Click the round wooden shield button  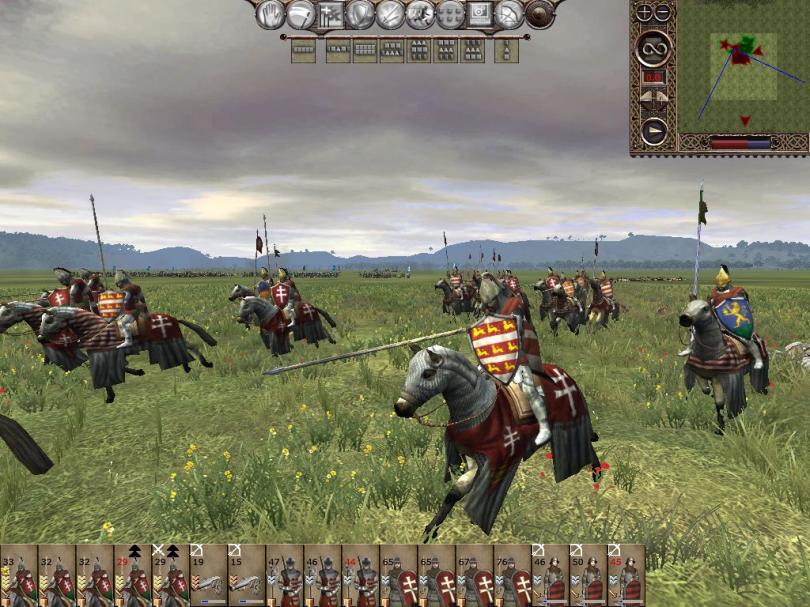click(540, 15)
